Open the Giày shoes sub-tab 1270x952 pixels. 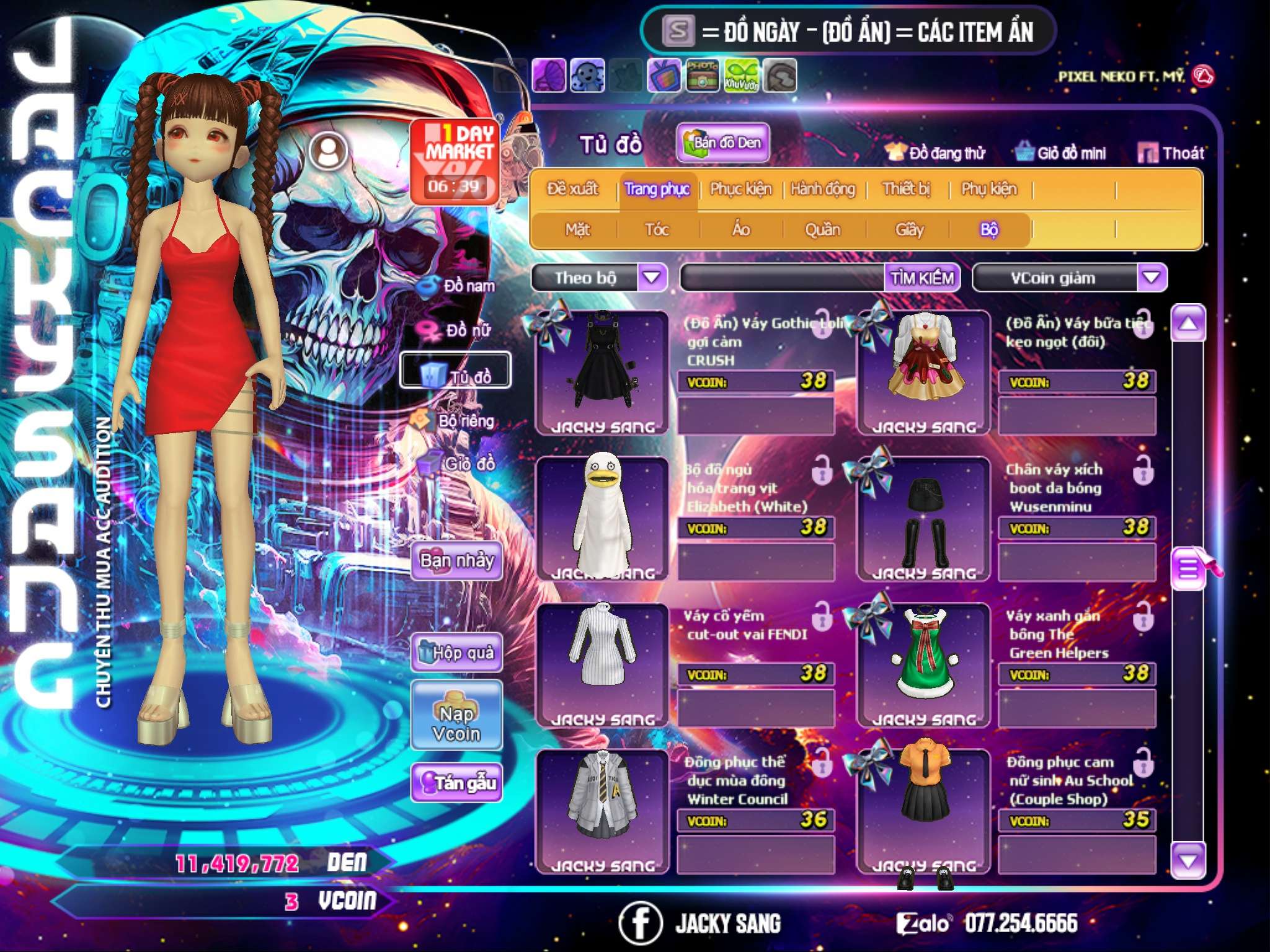(x=909, y=230)
